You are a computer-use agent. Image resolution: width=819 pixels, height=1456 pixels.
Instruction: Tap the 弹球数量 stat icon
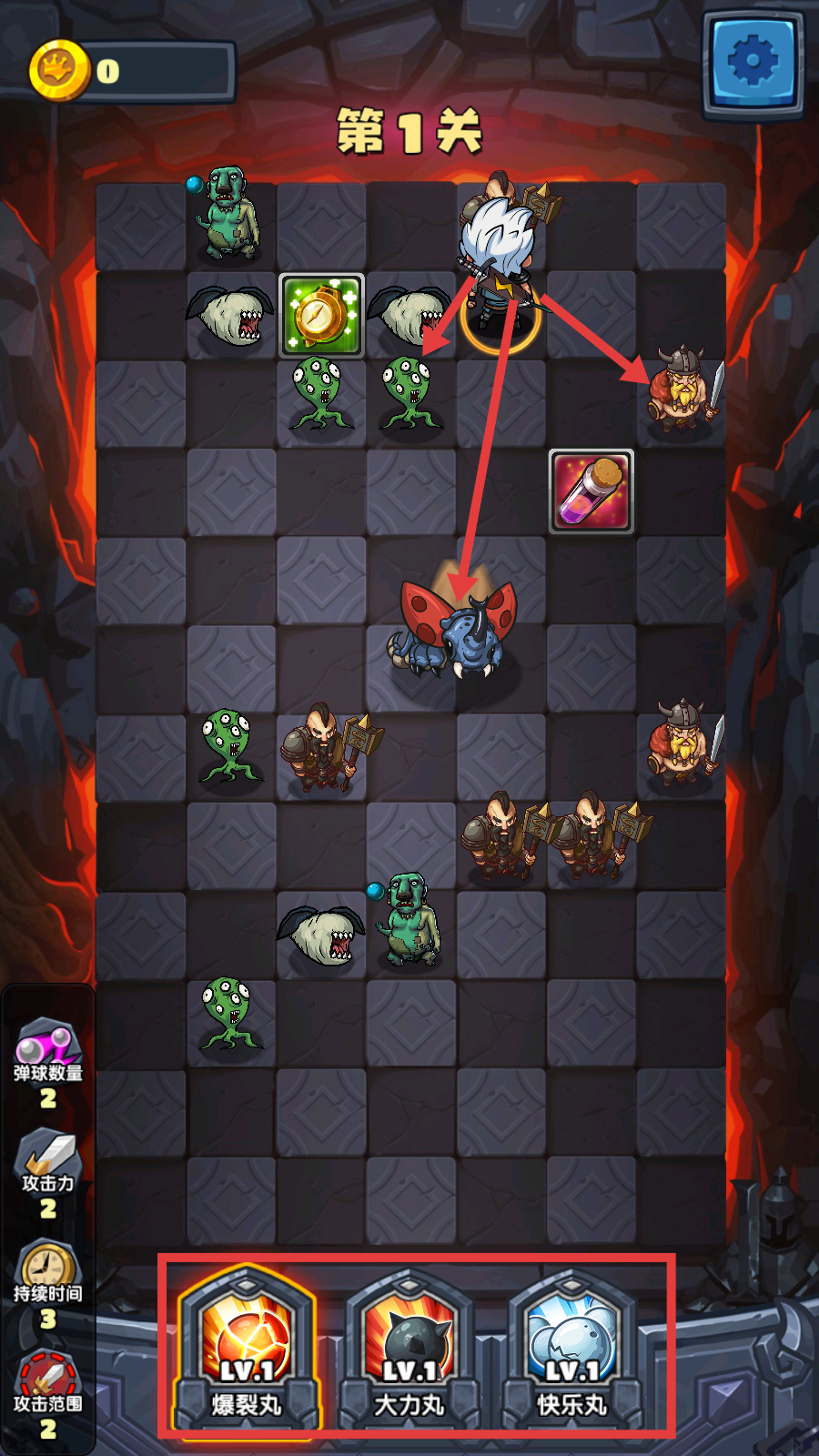pyautogui.click(x=47, y=1044)
